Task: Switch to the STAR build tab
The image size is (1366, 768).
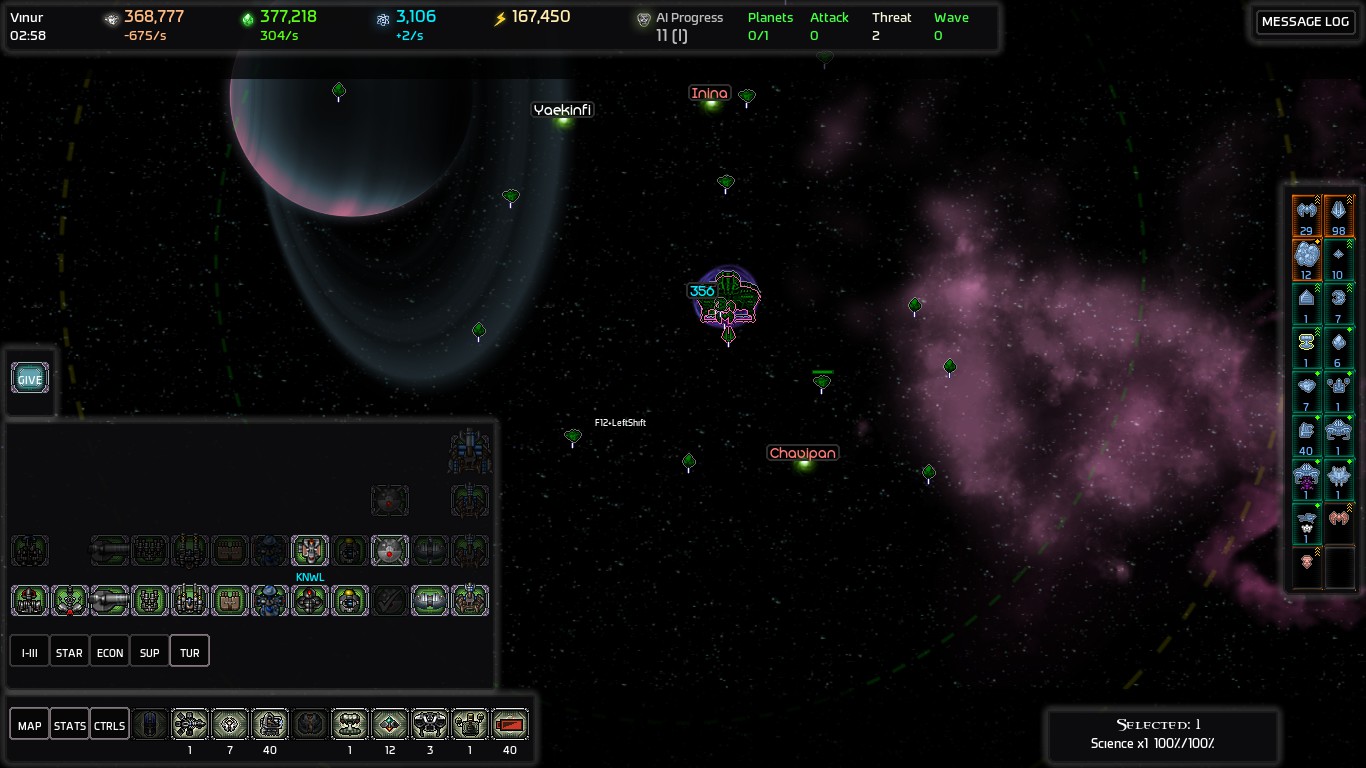Action: pyautogui.click(x=69, y=652)
